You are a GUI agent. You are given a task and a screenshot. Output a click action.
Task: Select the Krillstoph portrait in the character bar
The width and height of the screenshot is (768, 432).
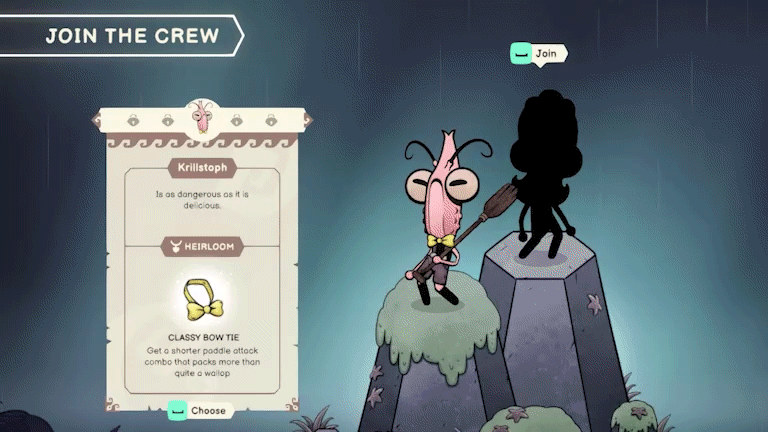[x=202, y=117]
